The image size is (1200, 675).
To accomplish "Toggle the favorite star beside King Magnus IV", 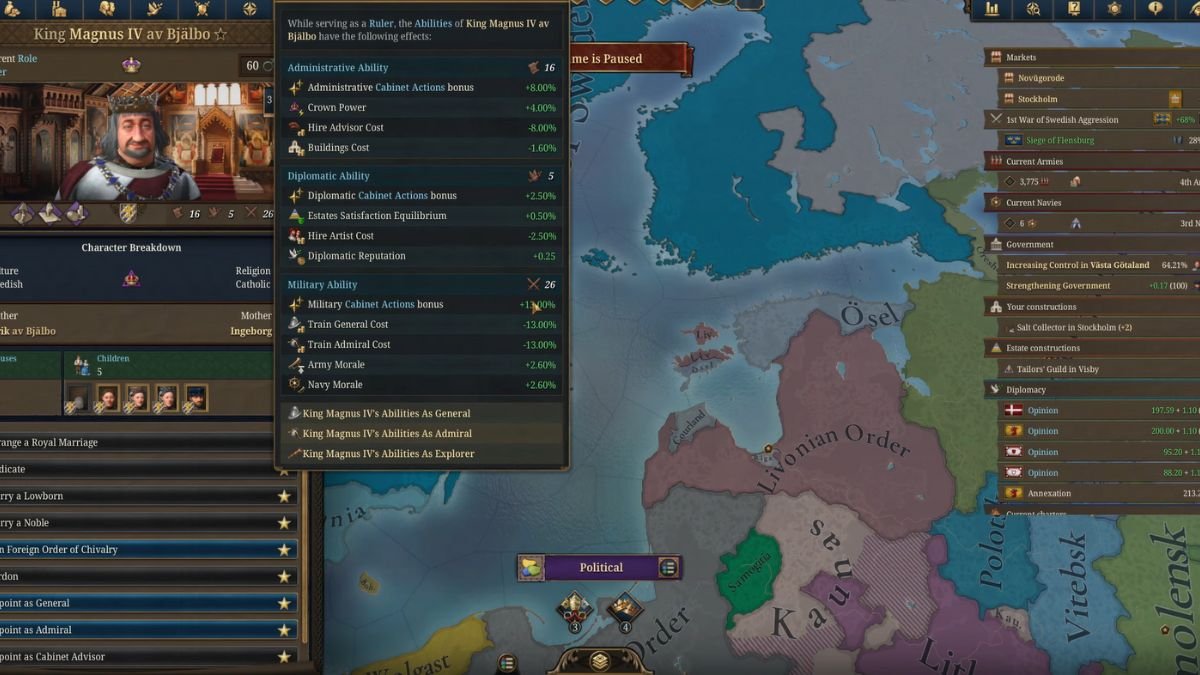I will (220, 34).
